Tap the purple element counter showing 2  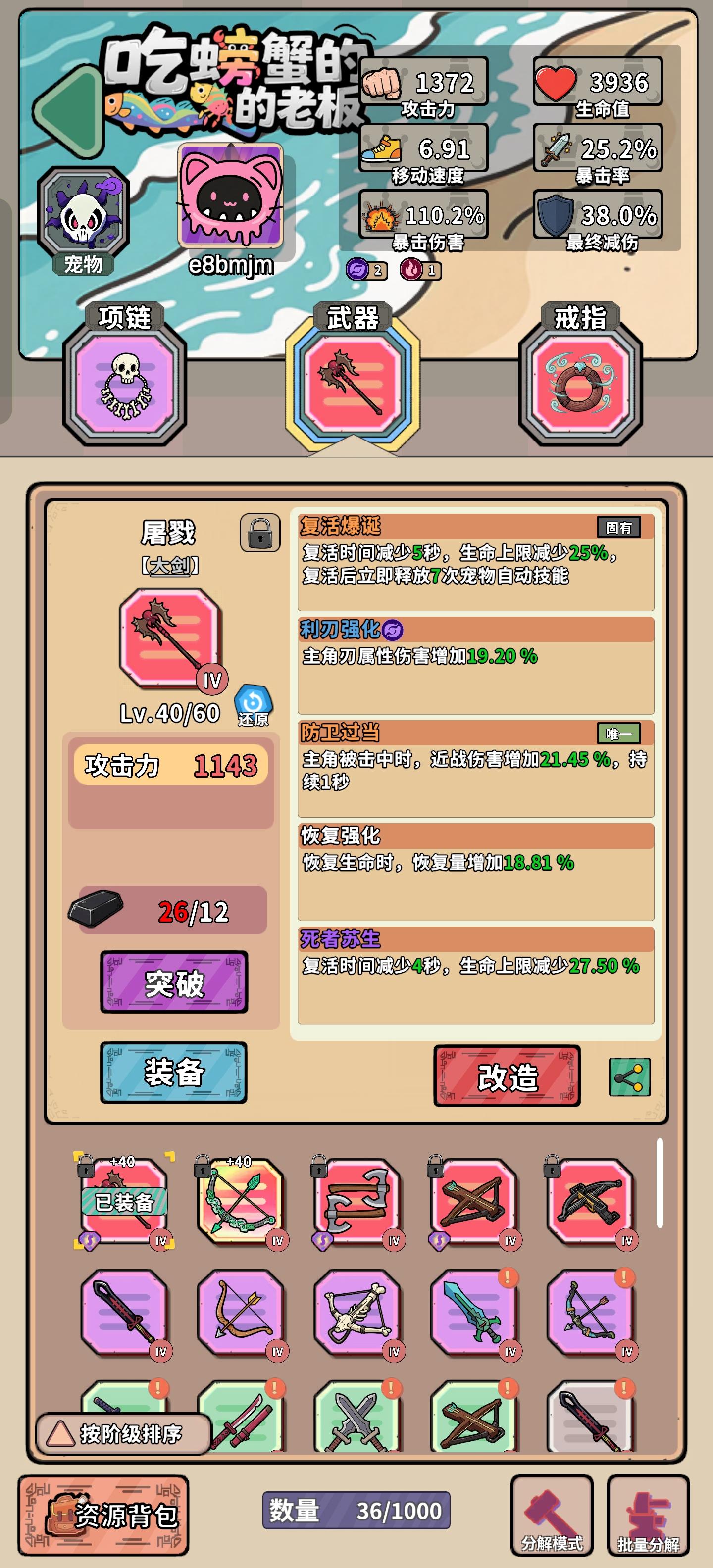365,270
